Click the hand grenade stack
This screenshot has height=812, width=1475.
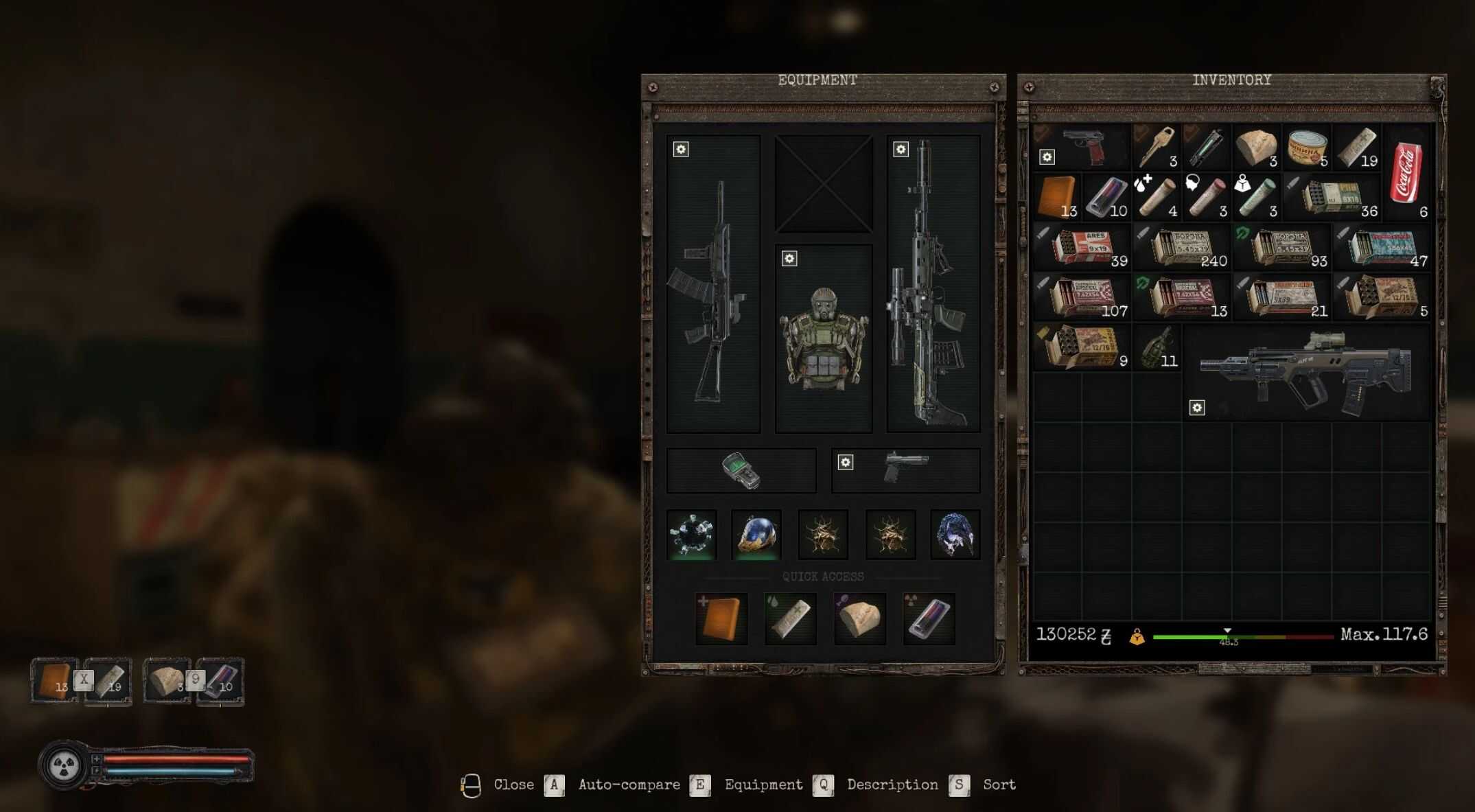1157,348
